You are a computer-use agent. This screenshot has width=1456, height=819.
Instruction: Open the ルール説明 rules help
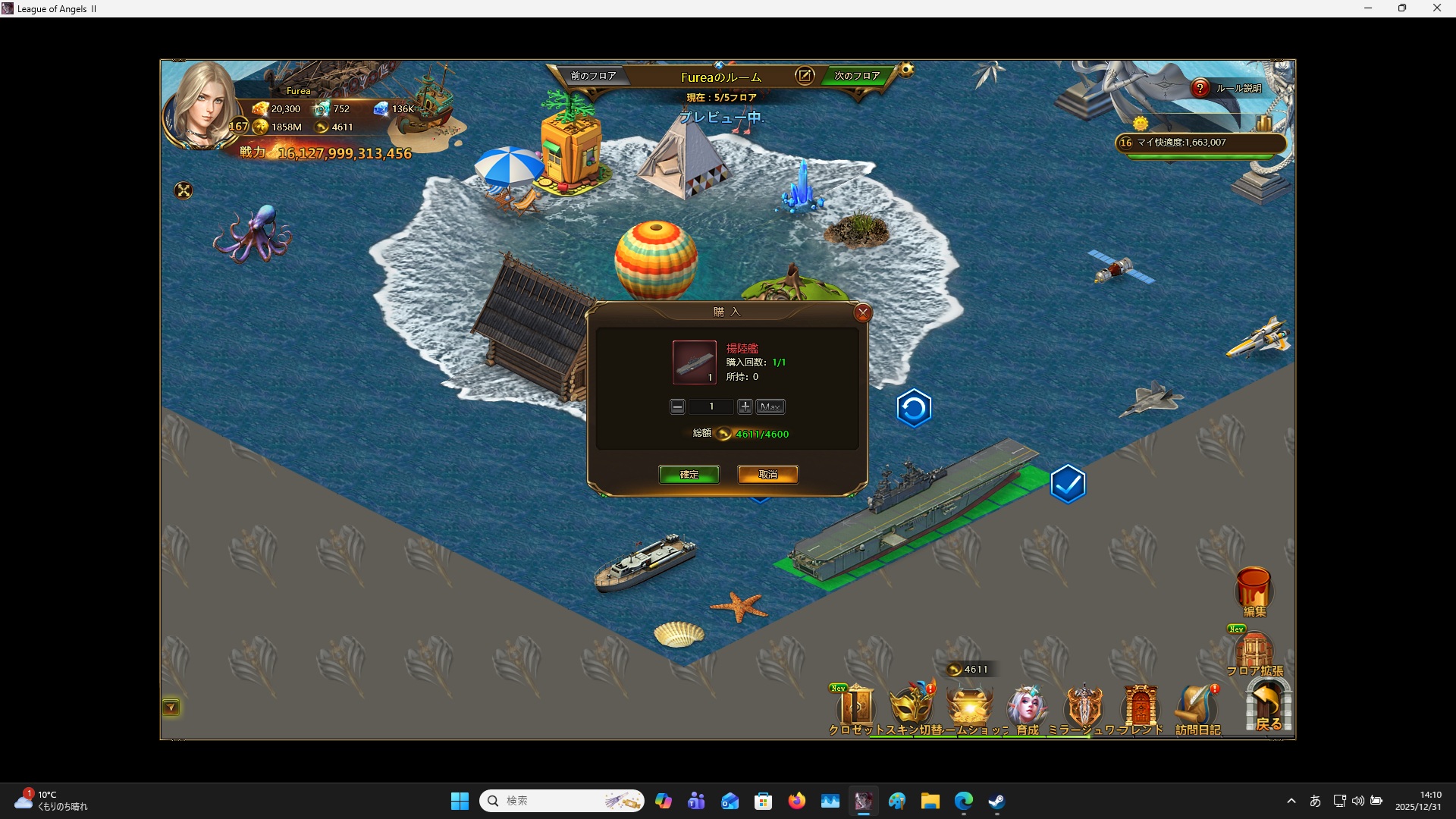pyautogui.click(x=1200, y=88)
